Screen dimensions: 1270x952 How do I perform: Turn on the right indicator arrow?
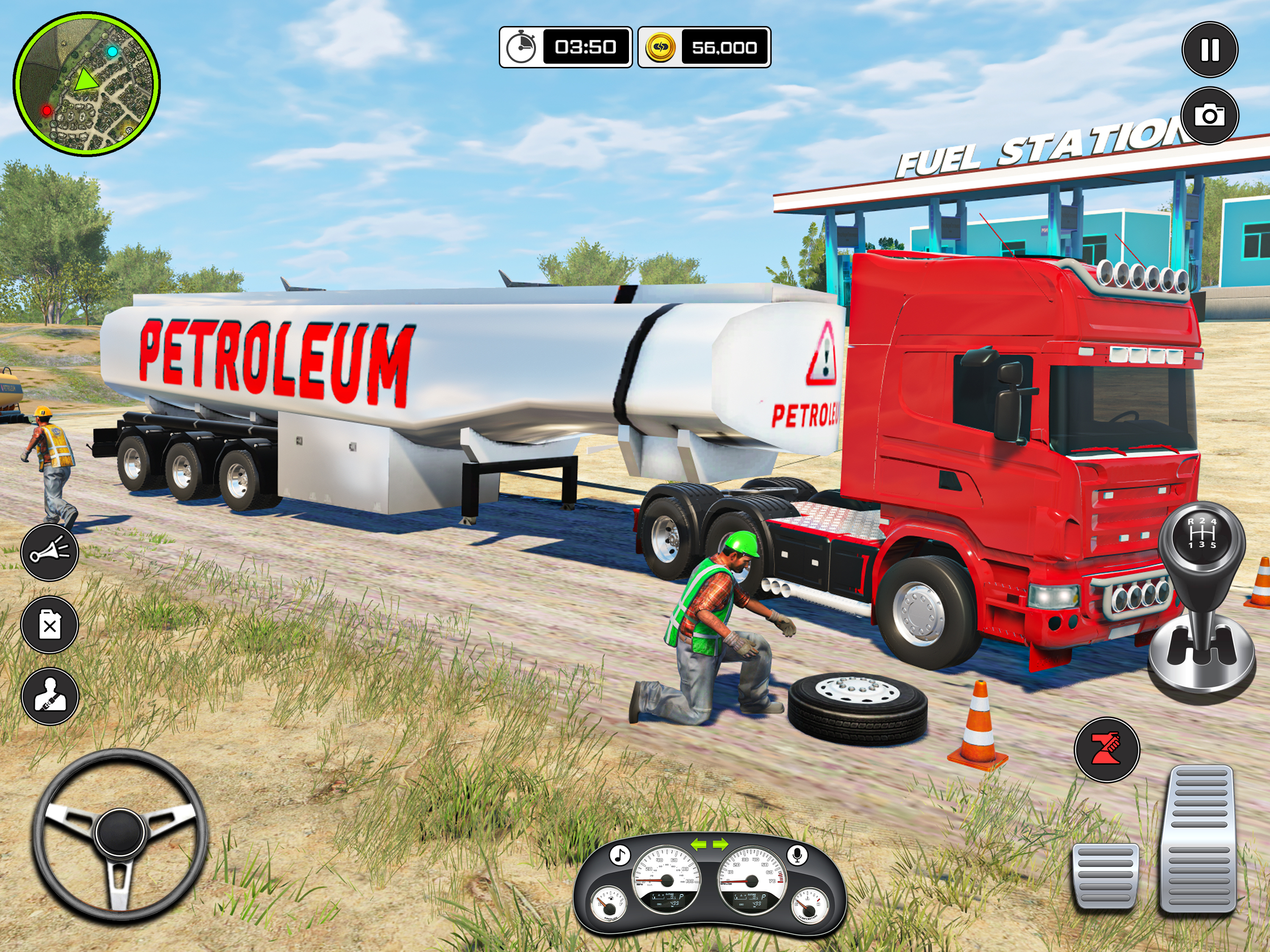click(x=720, y=844)
